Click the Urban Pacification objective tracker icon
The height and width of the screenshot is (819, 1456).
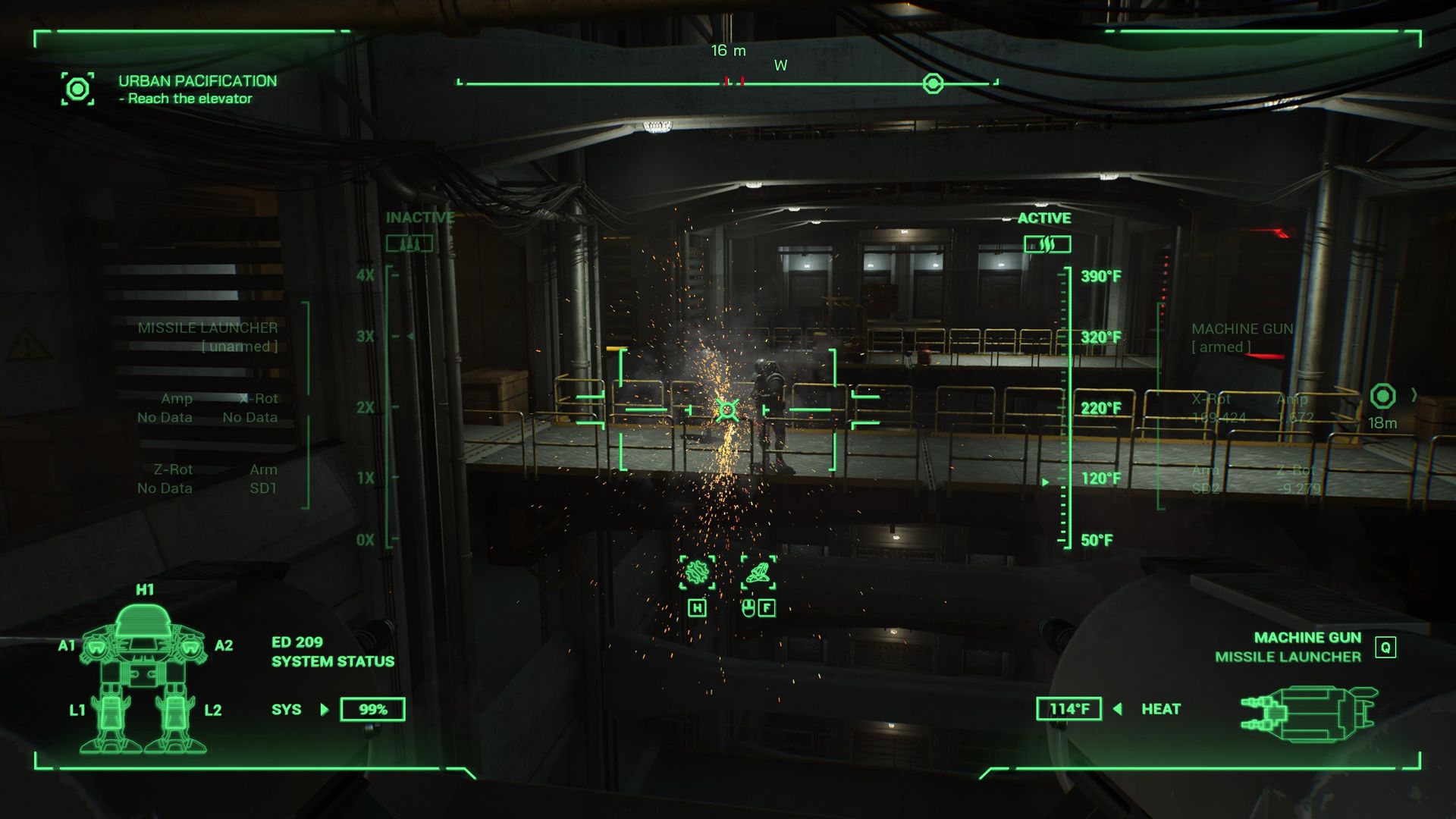[77, 89]
